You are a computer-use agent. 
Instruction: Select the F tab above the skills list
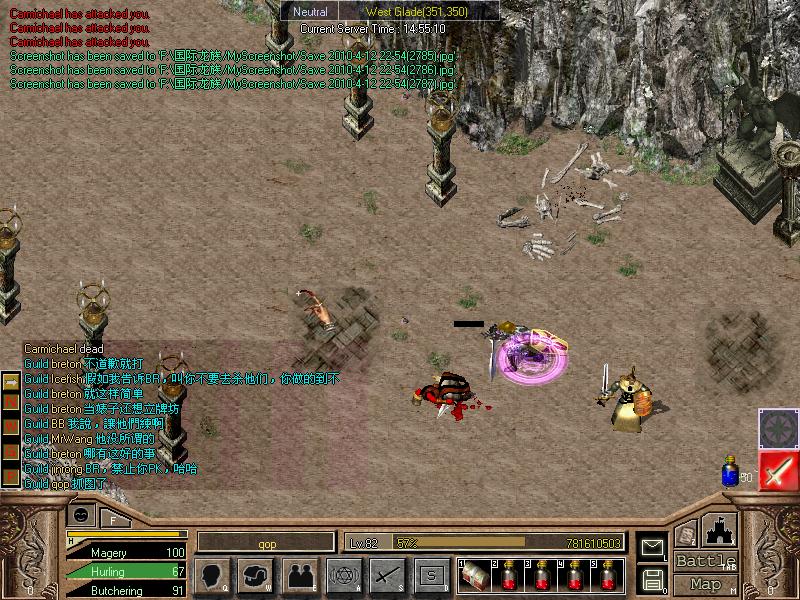tap(114, 518)
